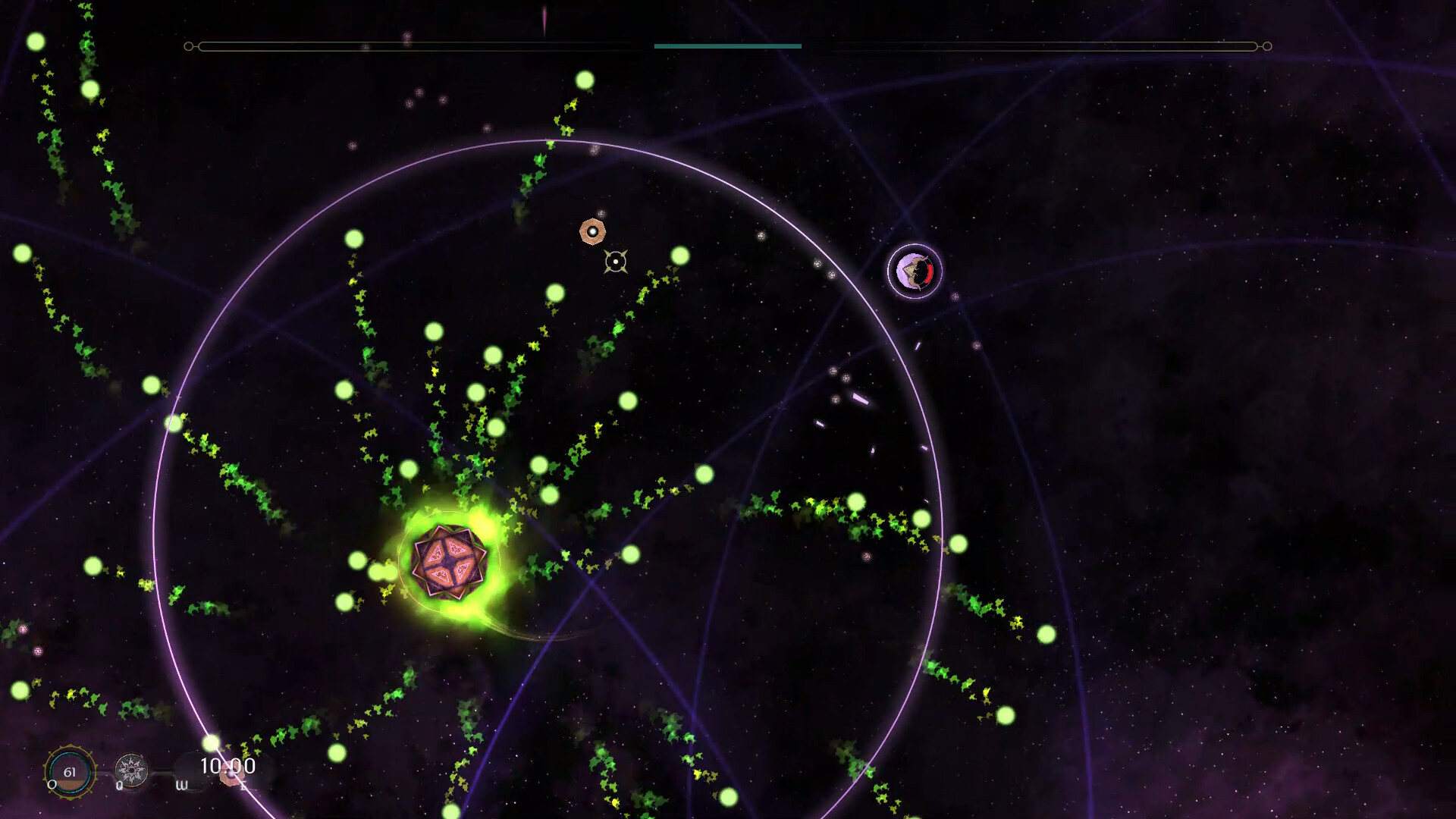Click the teal progress segment on the top bar
This screenshot has width=1456, height=819.
click(x=727, y=46)
